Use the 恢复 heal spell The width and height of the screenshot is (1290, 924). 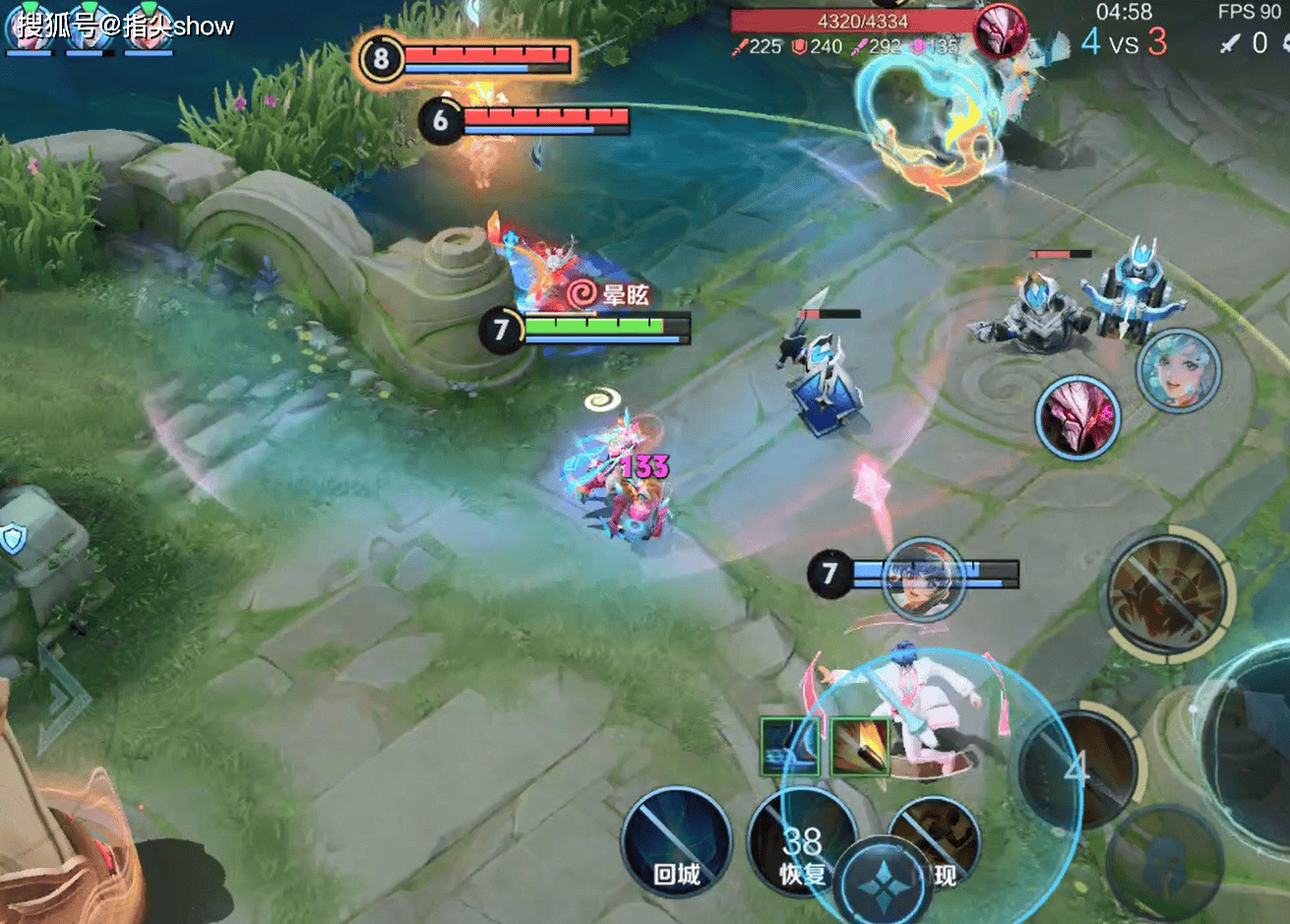[x=802, y=842]
